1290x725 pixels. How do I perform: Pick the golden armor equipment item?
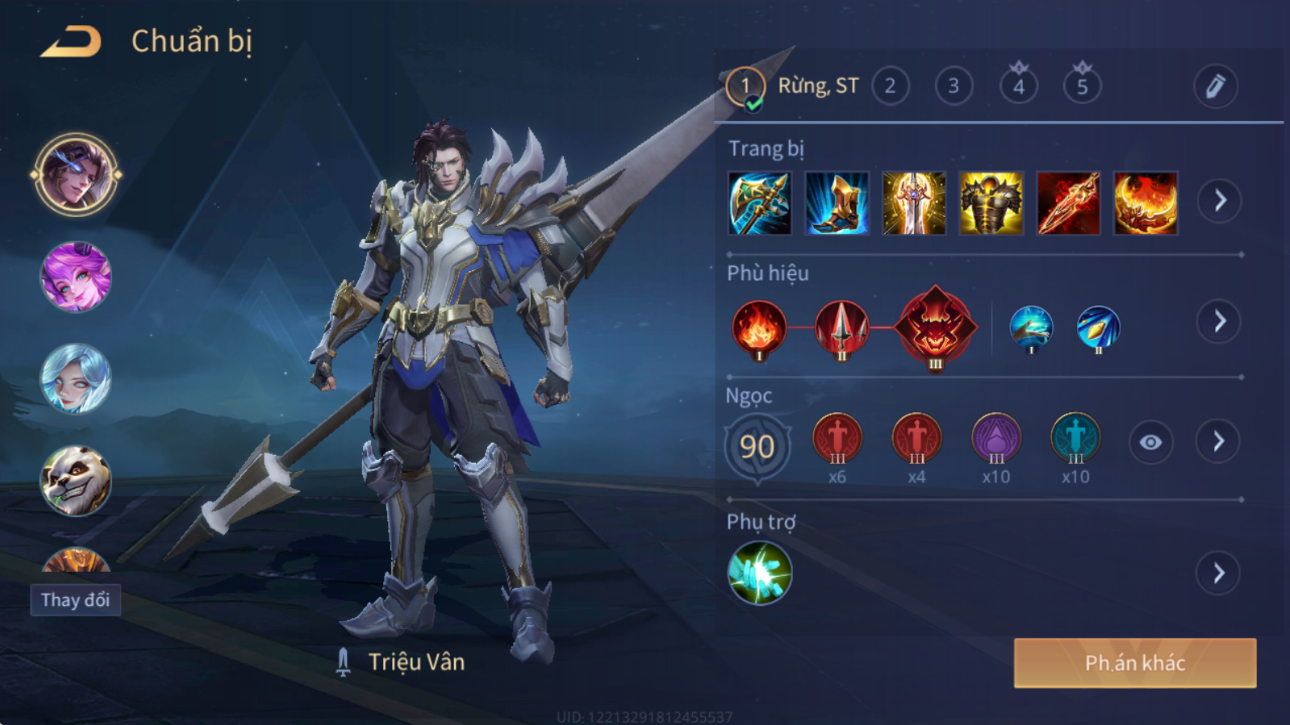(x=991, y=203)
